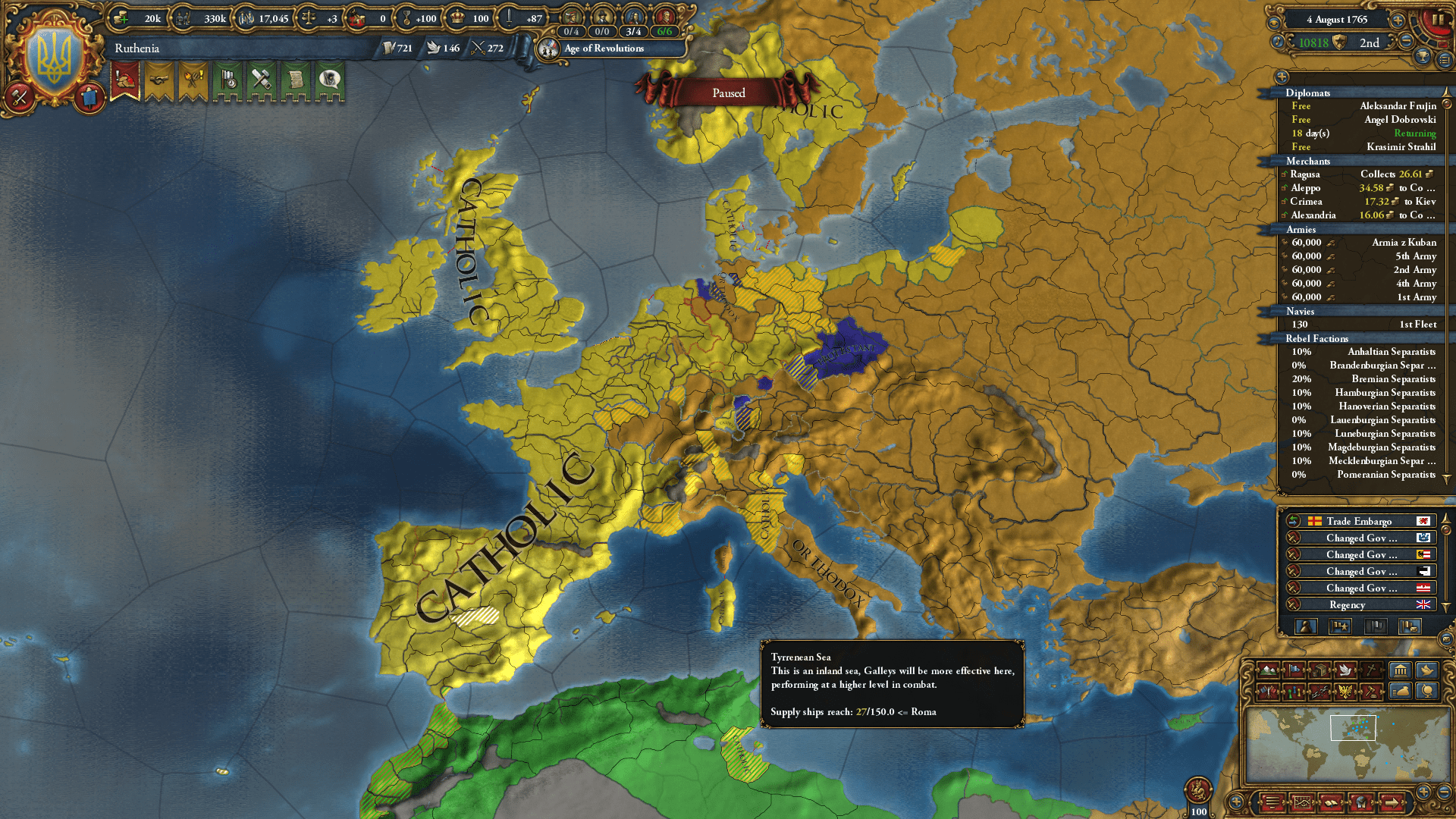Collapse the outliner panel
The width and height of the screenshot is (1456, 819).
click(1282, 77)
